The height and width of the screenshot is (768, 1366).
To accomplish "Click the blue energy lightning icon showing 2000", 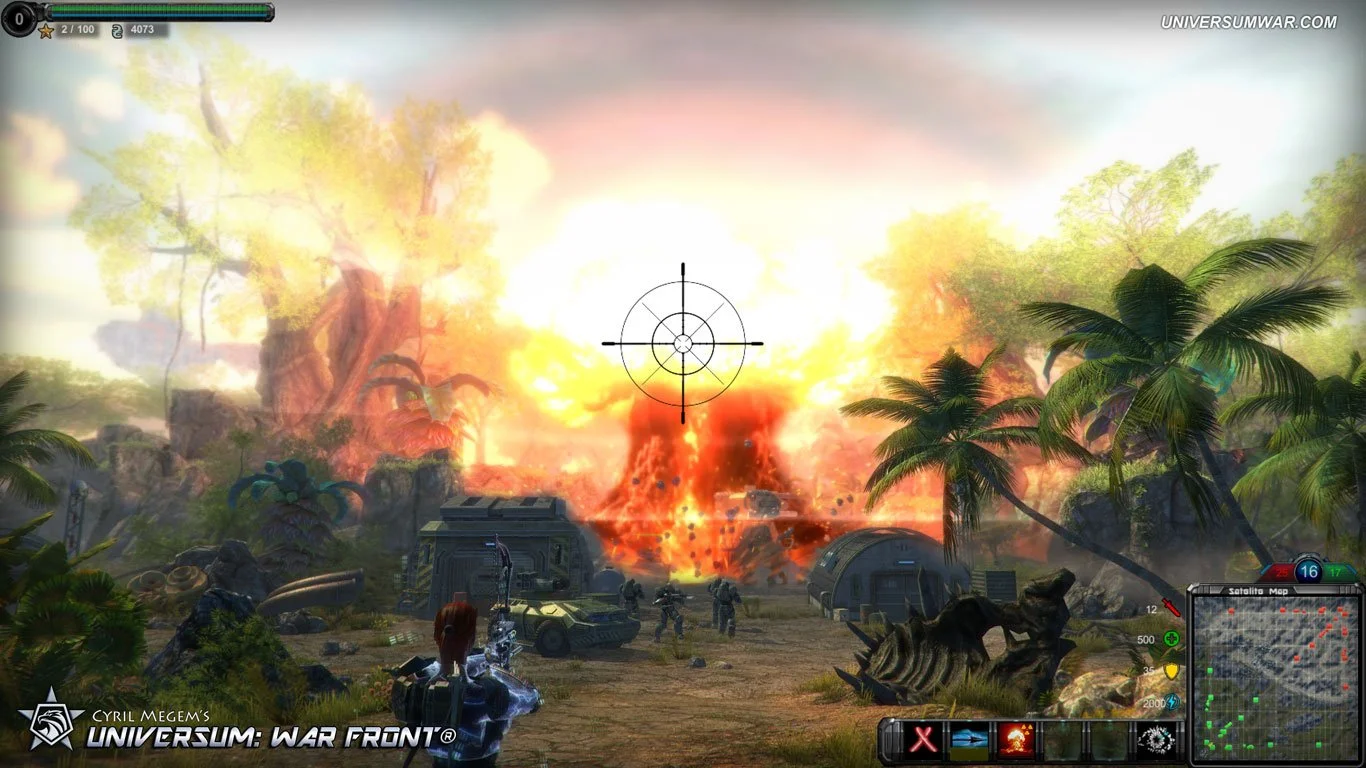I will pos(1173,703).
